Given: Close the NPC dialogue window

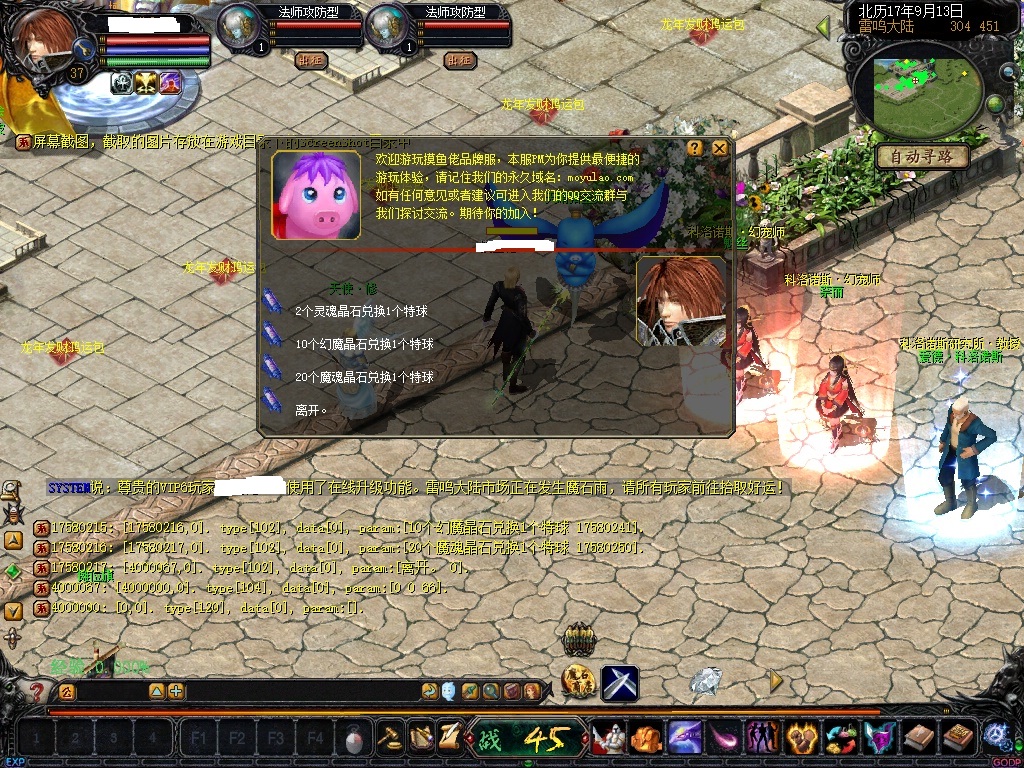Looking at the screenshot, I should pyautogui.click(x=719, y=148).
